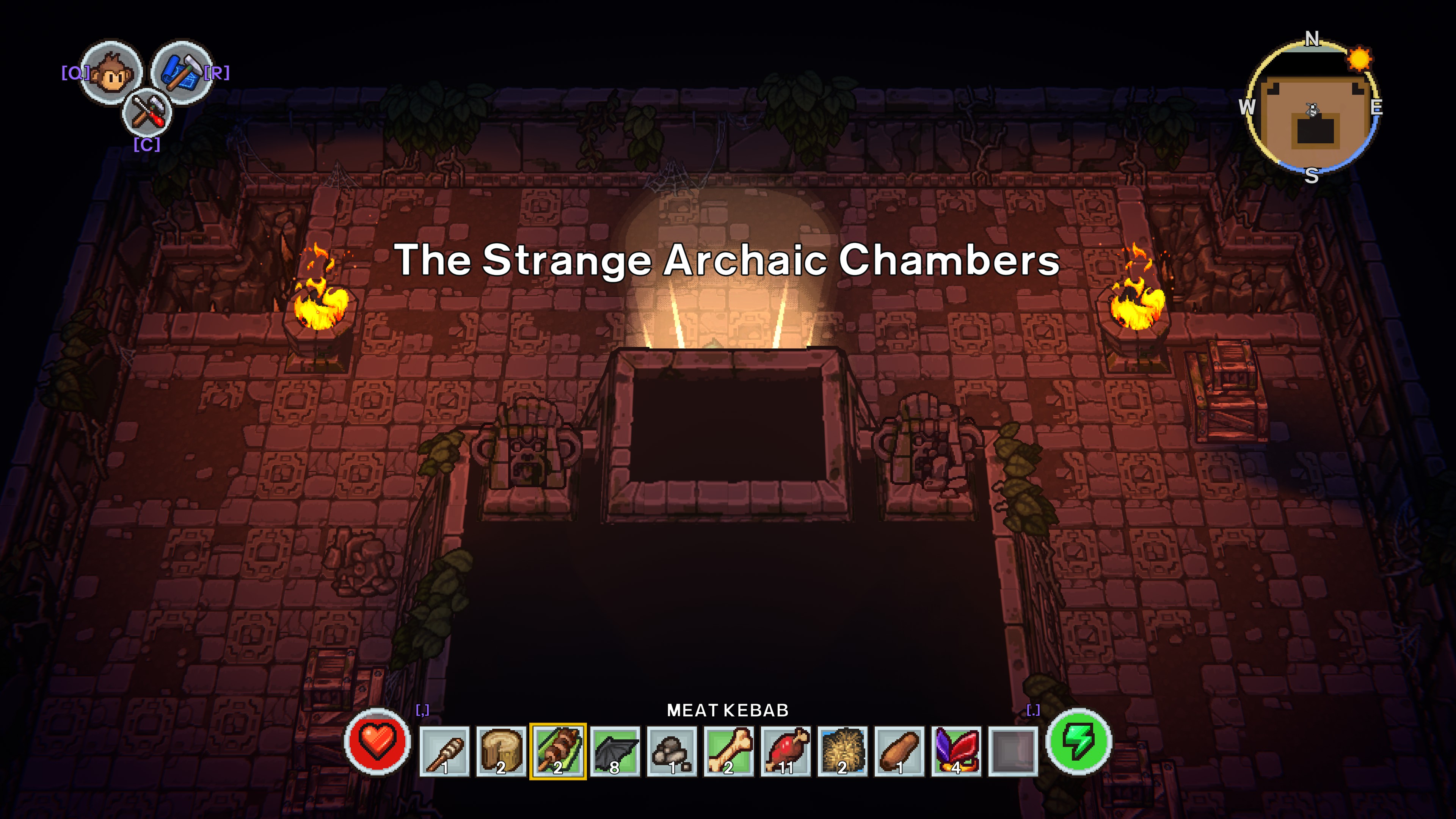
Task: Choose the highlighted Meat Kebab slot
Action: (x=558, y=751)
